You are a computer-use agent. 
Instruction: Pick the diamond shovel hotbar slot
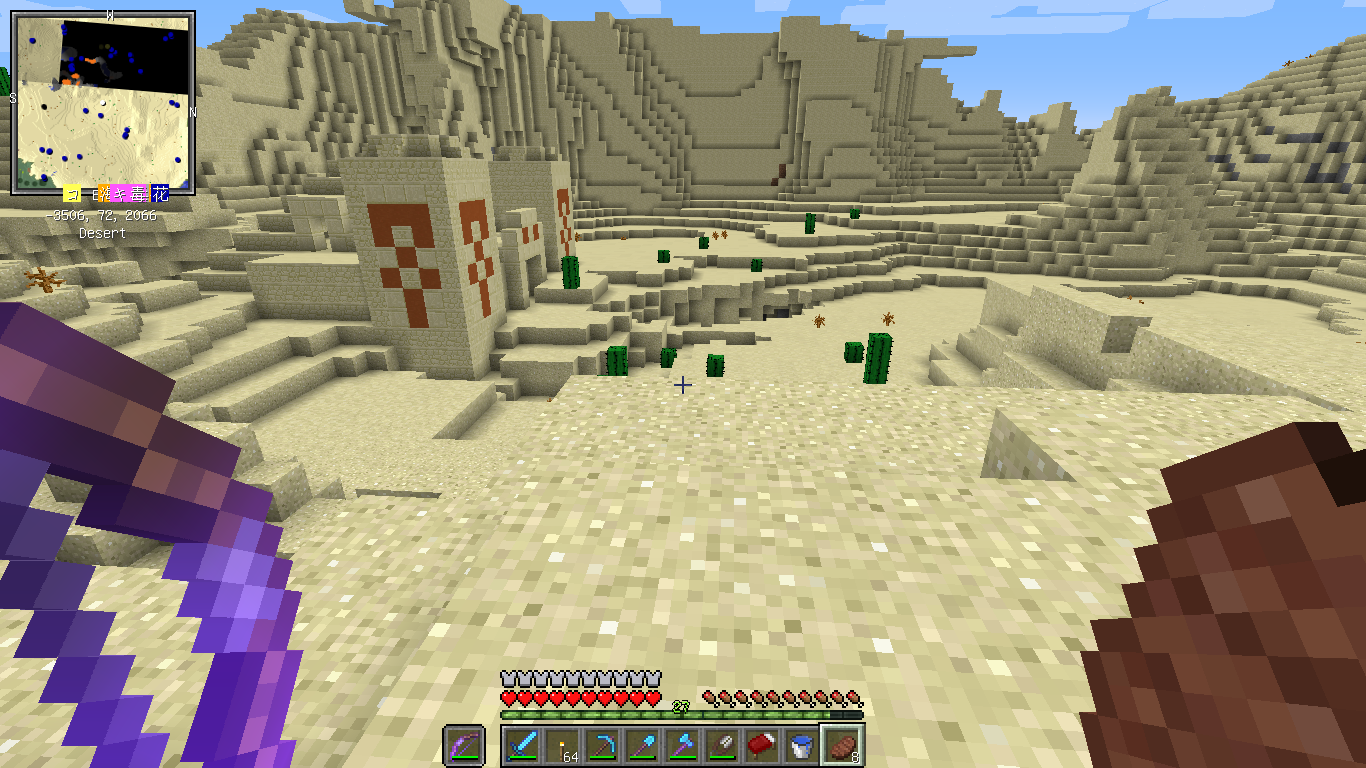[x=642, y=746]
